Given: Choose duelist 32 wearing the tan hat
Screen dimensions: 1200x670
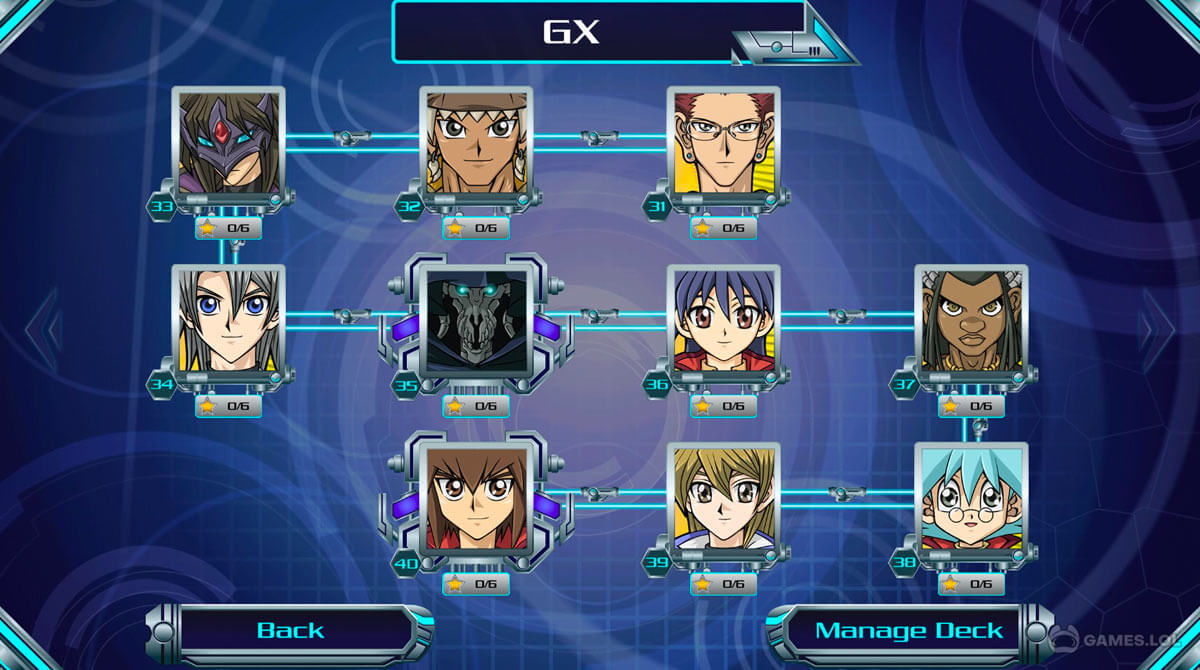Looking at the screenshot, I should [476, 143].
